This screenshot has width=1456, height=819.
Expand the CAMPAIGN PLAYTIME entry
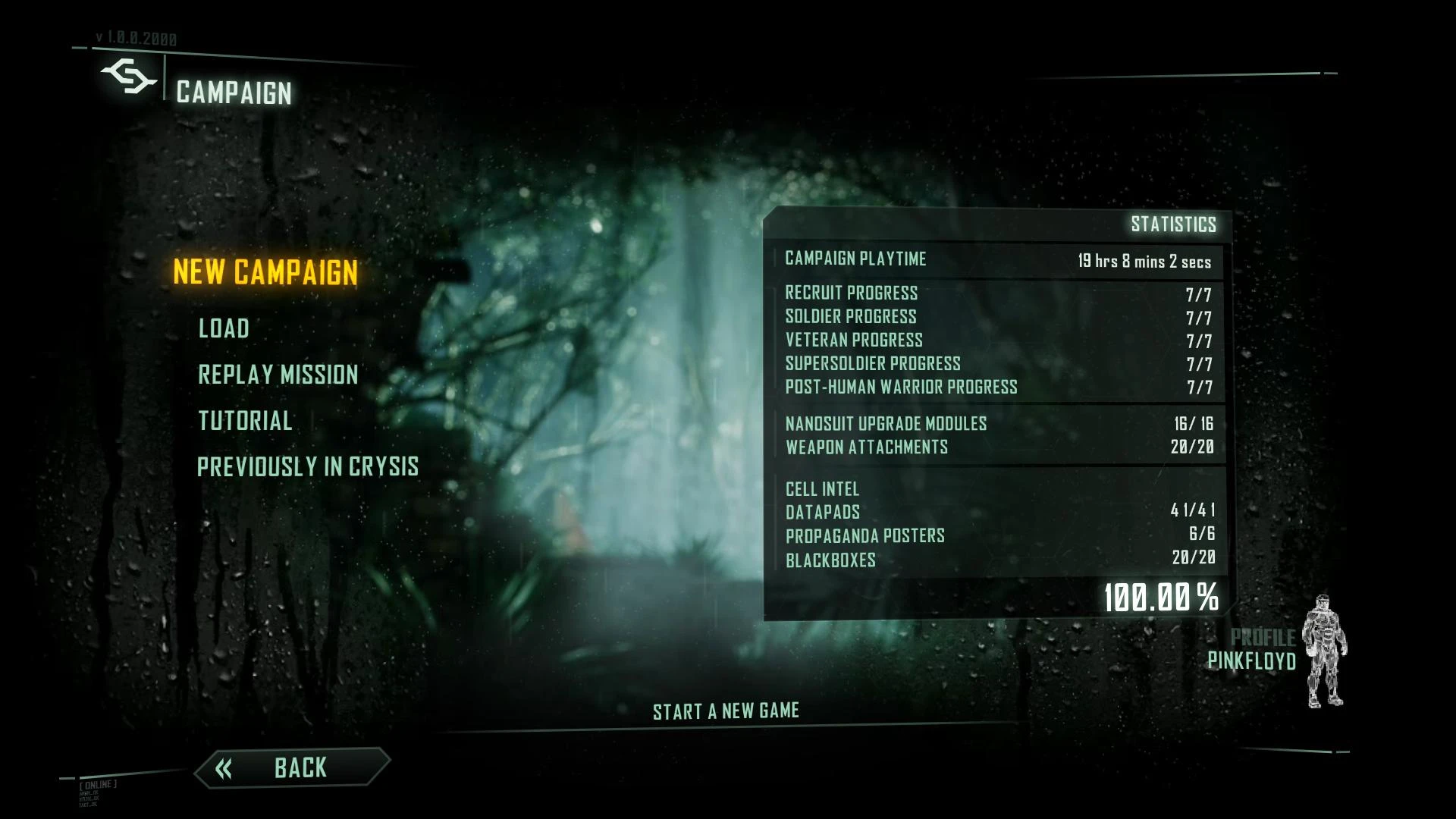(x=855, y=259)
